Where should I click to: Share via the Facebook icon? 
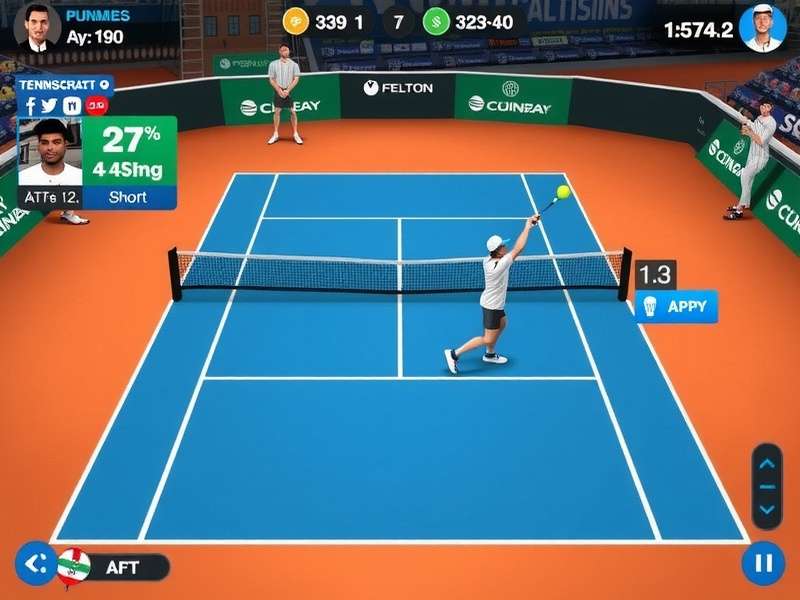[x=30, y=105]
